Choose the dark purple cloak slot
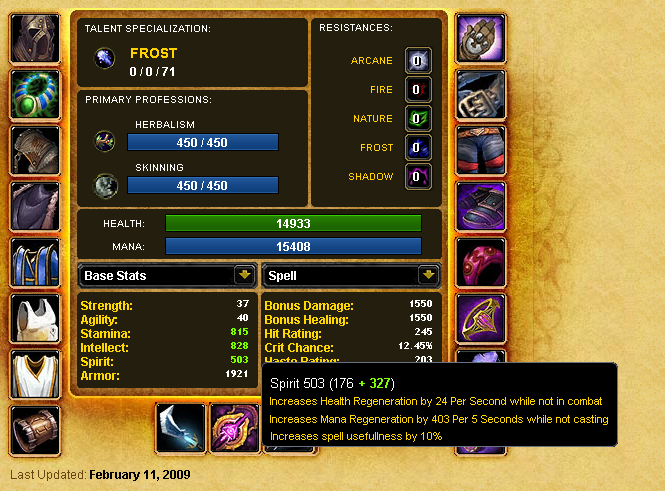The height and width of the screenshot is (491, 665). point(36,207)
